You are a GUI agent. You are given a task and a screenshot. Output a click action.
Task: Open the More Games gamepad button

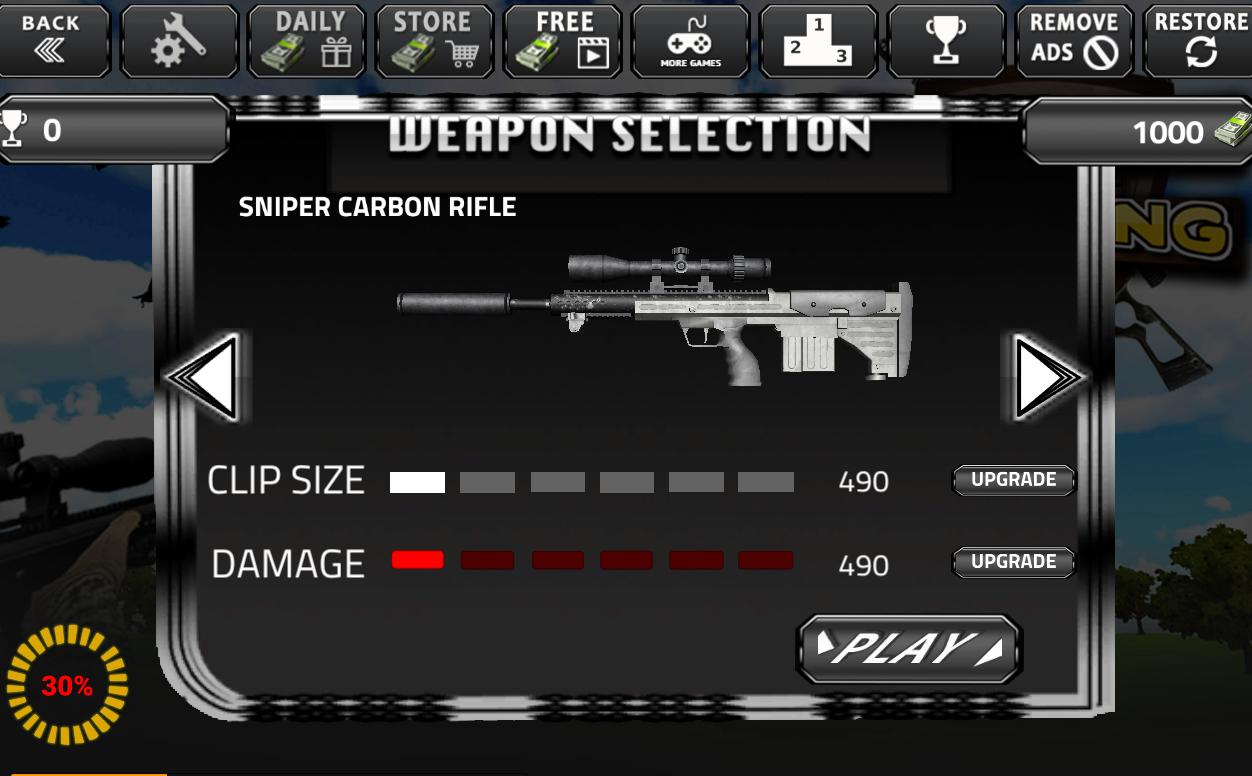[x=690, y=41]
